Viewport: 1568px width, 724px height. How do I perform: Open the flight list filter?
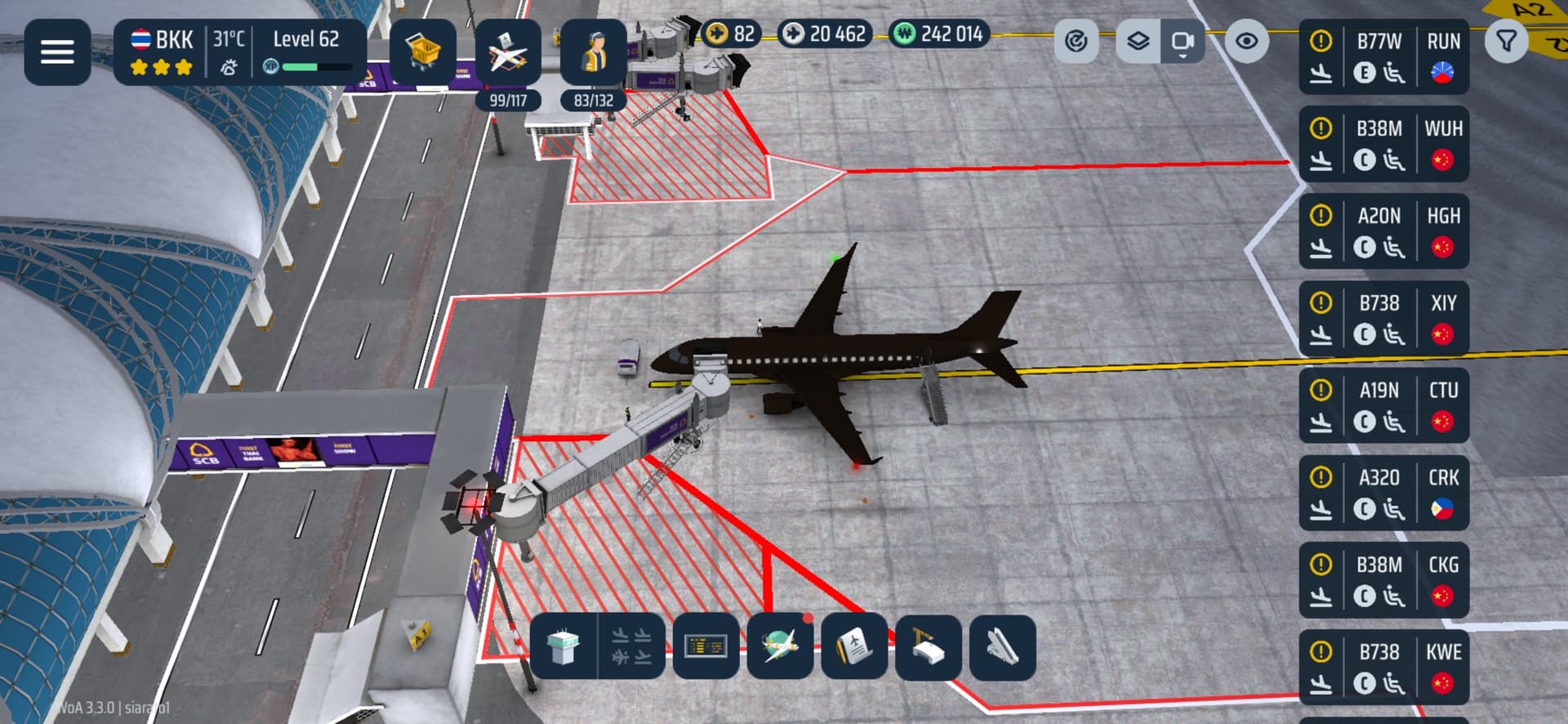(1506, 41)
